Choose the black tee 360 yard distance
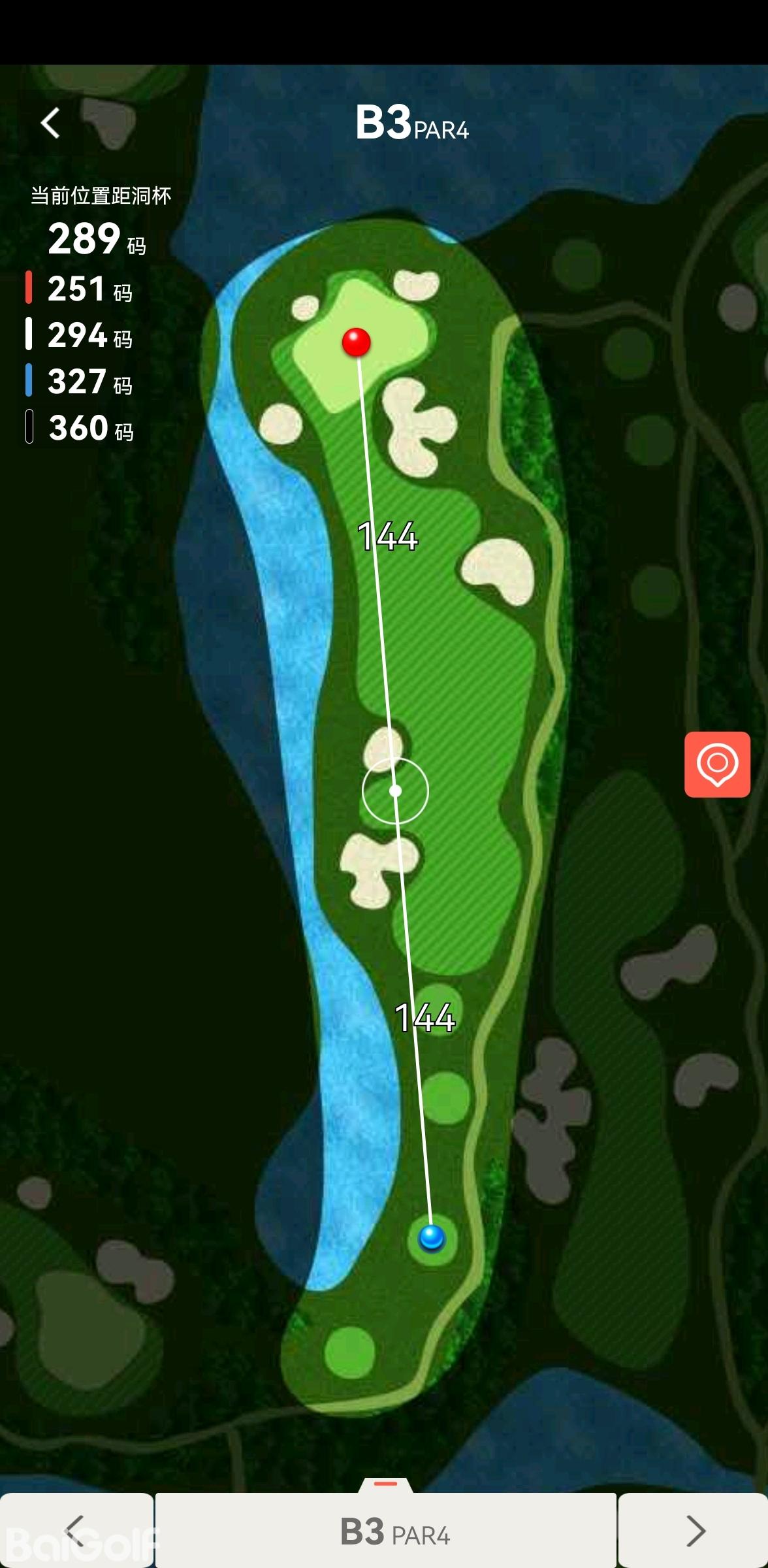 coord(80,428)
